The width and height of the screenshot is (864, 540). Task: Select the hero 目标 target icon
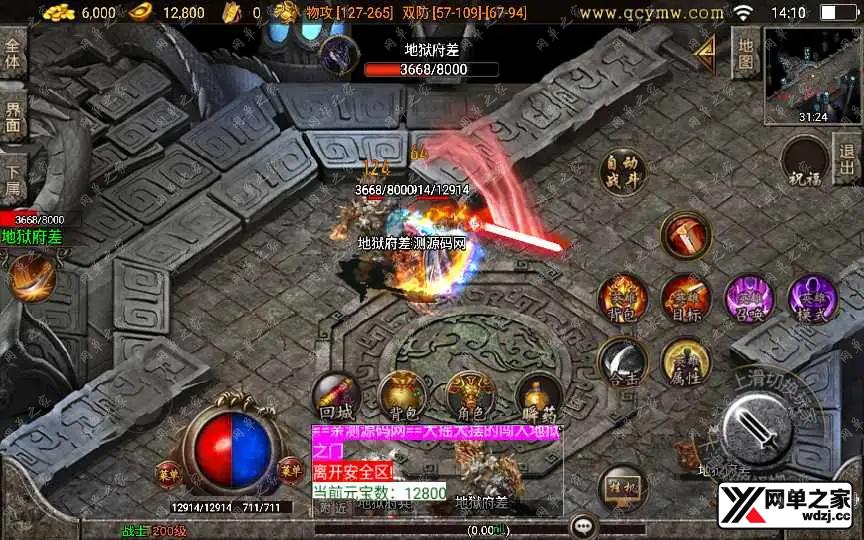point(685,300)
